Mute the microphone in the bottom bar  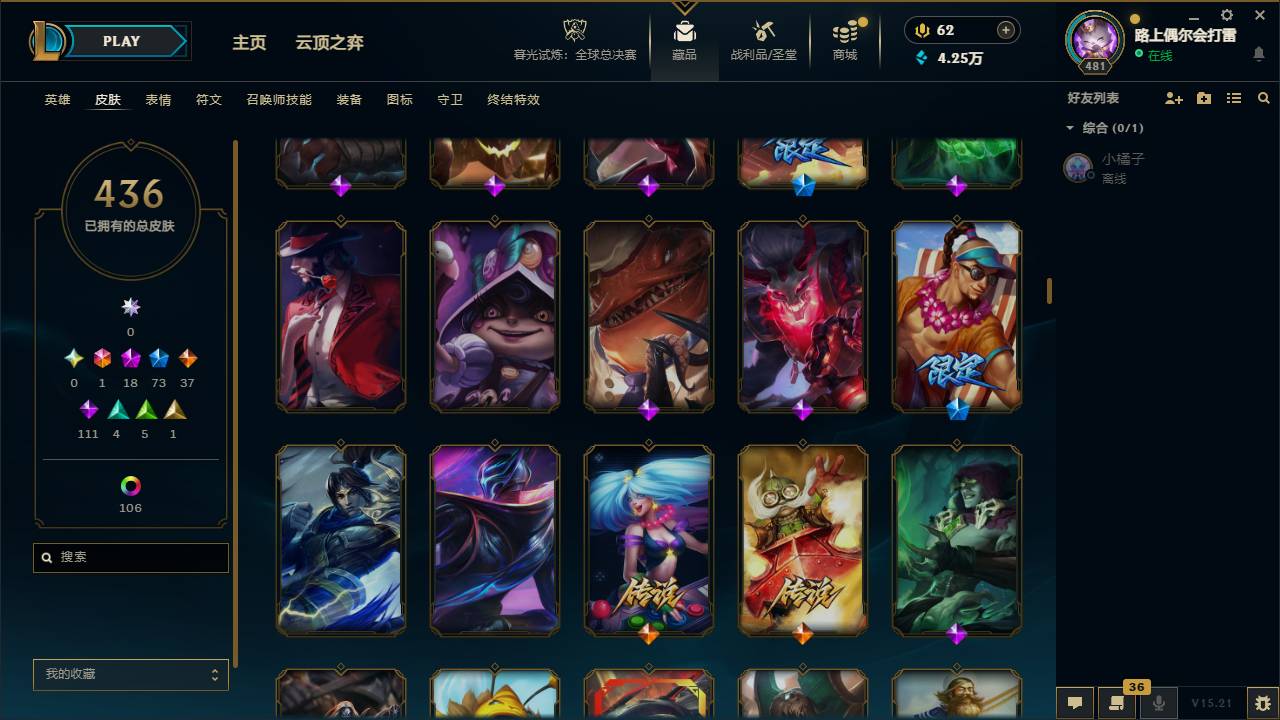coord(1158,703)
